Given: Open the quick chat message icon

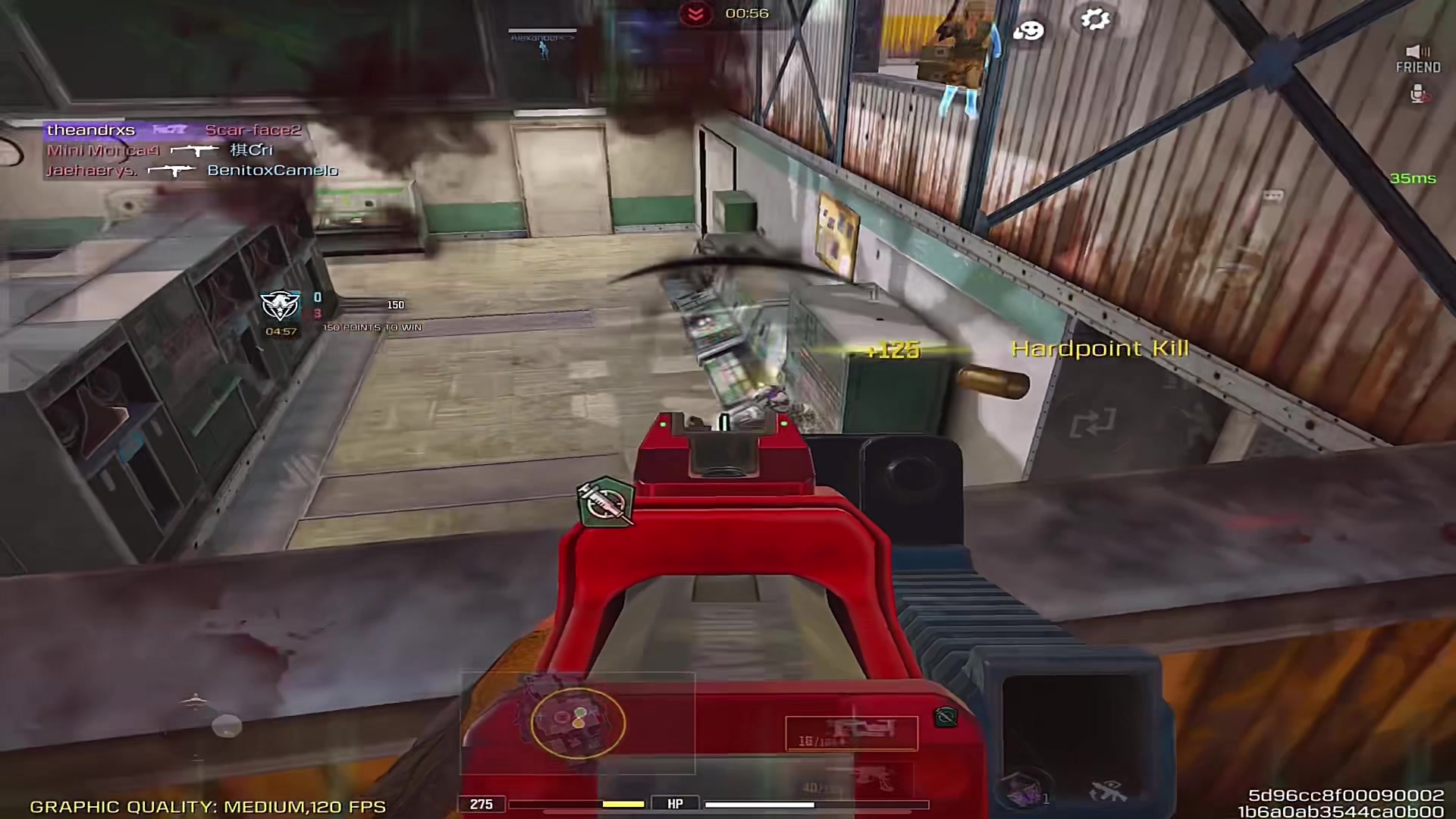Looking at the screenshot, I should click(x=1272, y=196).
